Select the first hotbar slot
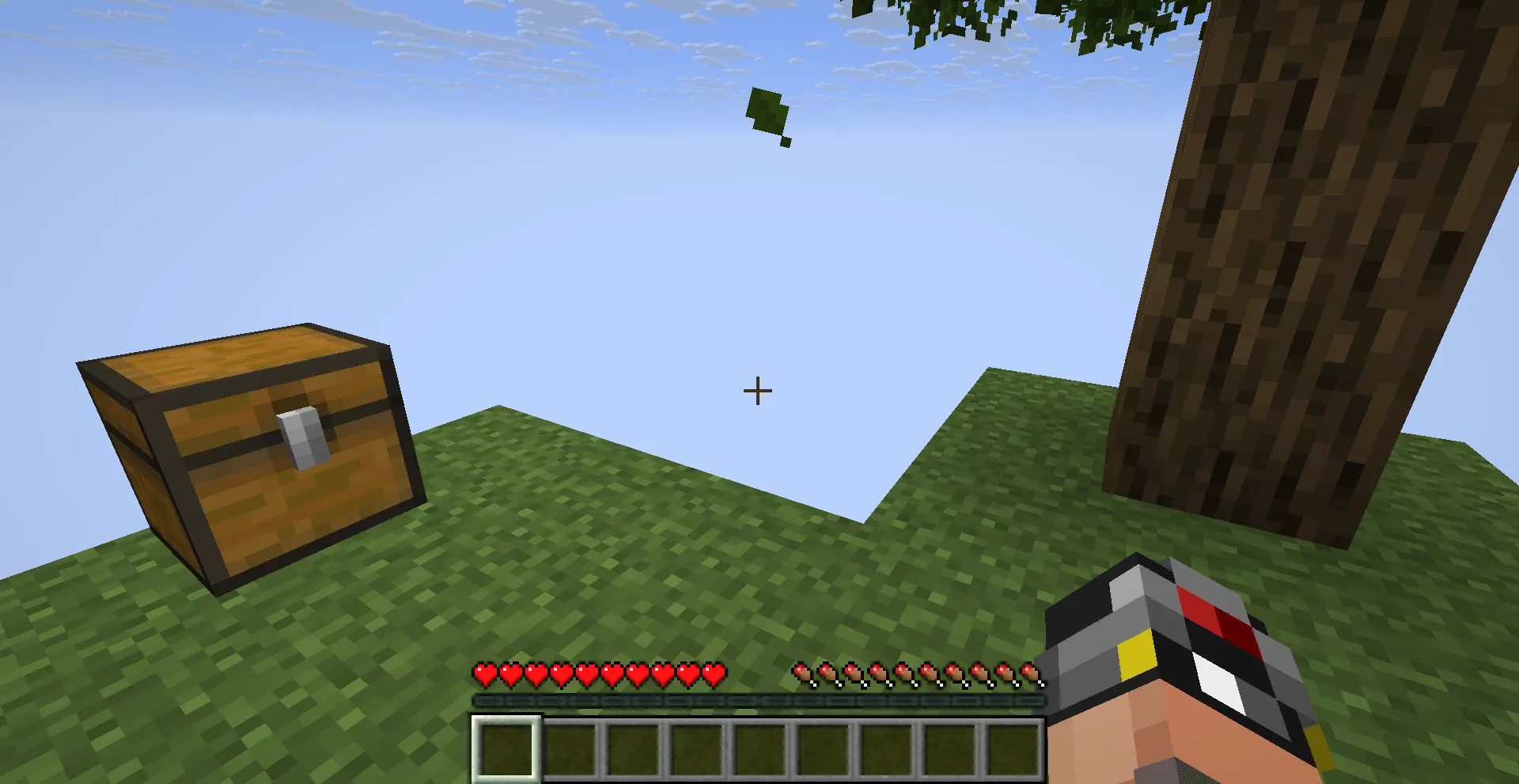 coord(506,748)
